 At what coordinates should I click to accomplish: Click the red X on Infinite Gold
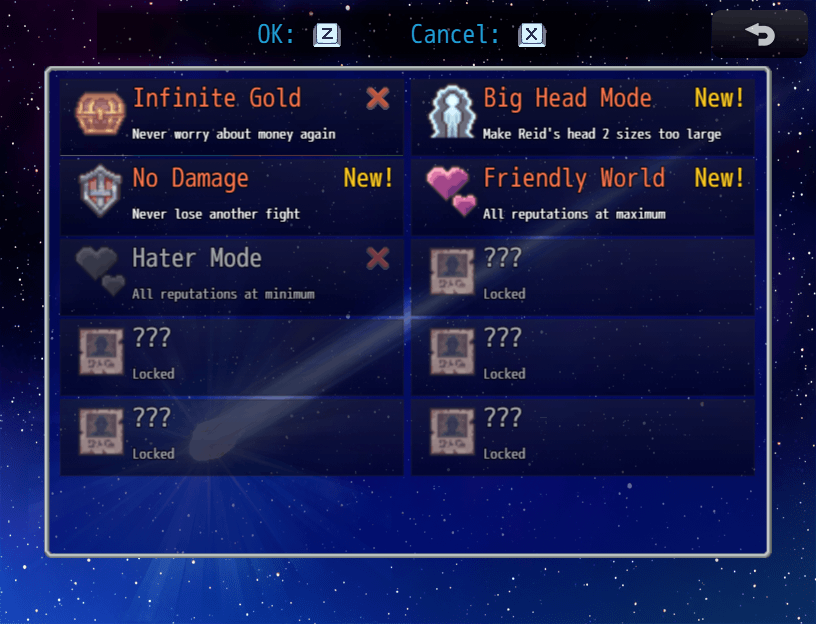coord(378,98)
